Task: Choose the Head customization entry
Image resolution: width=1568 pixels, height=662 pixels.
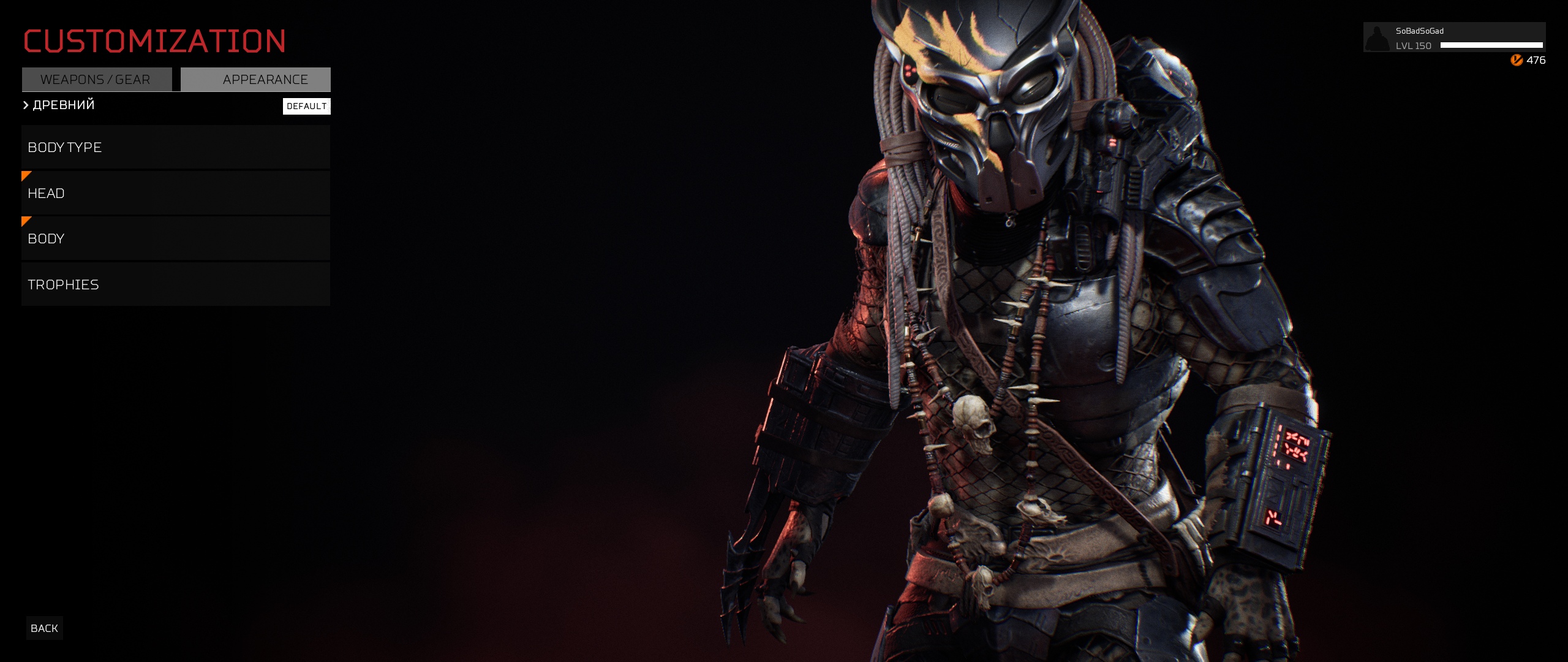Action: [x=176, y=193]
